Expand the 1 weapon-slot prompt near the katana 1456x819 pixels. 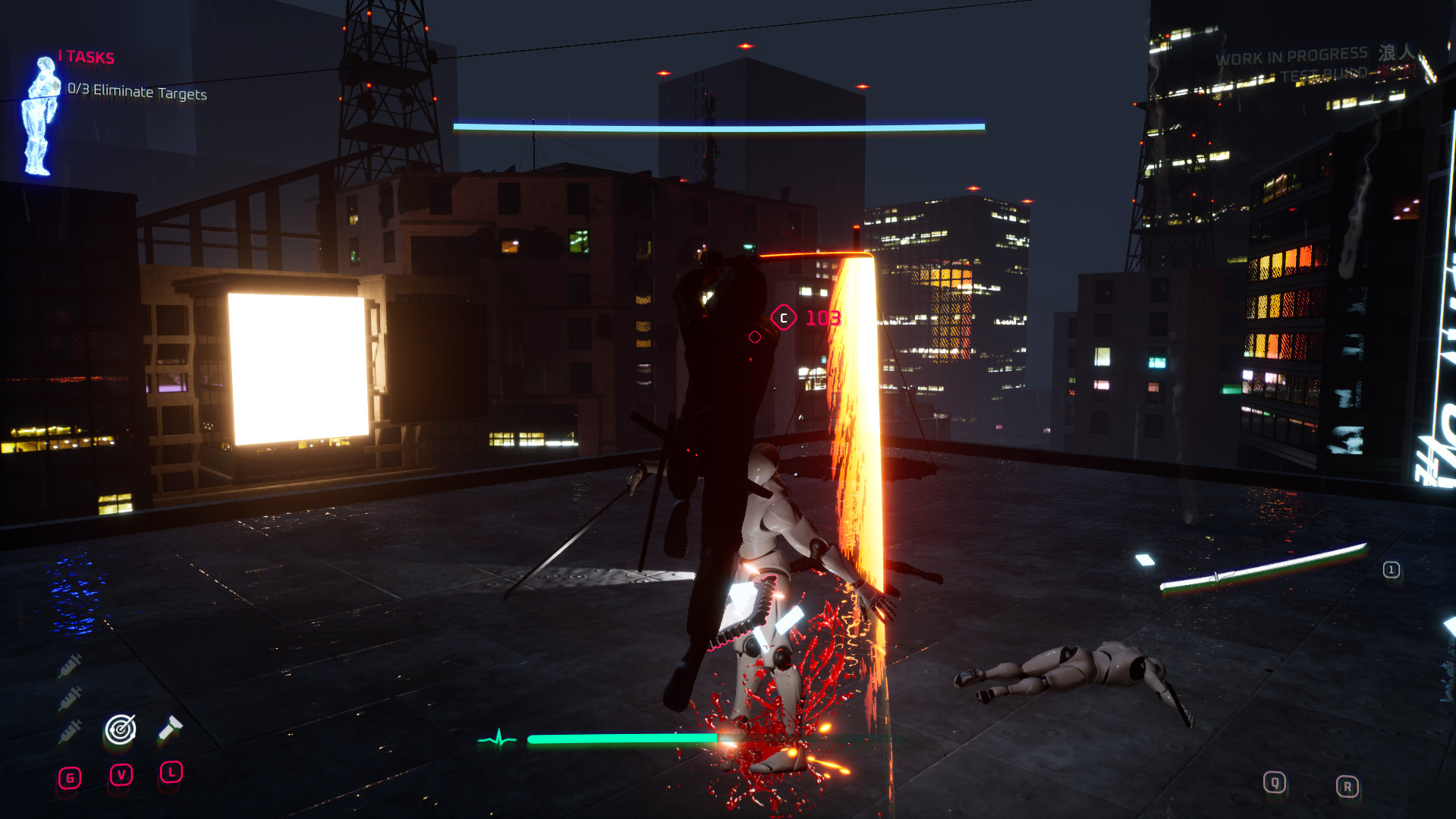(1392, 569)
